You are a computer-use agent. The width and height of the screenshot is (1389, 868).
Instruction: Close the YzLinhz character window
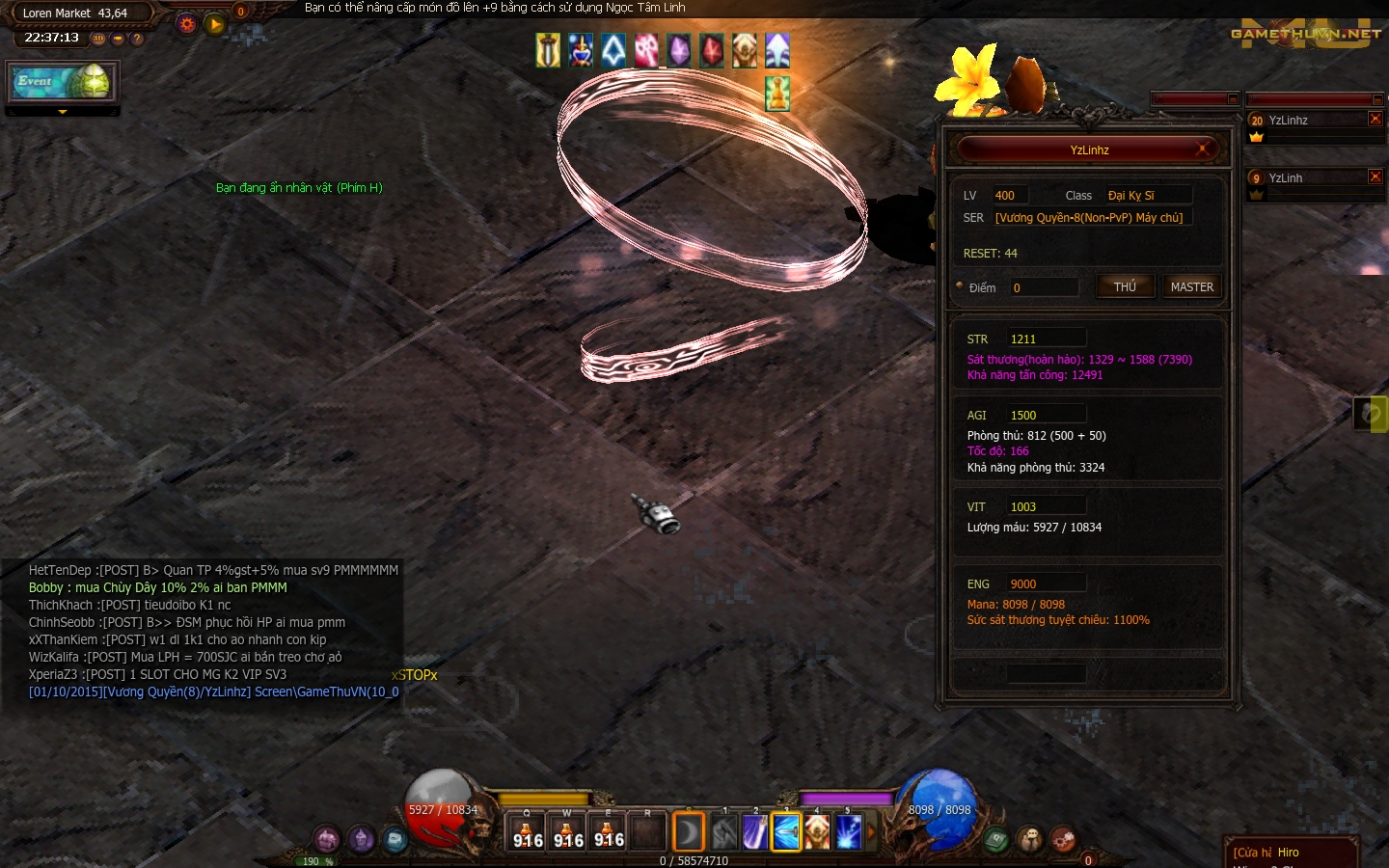tap(1203, 149)
